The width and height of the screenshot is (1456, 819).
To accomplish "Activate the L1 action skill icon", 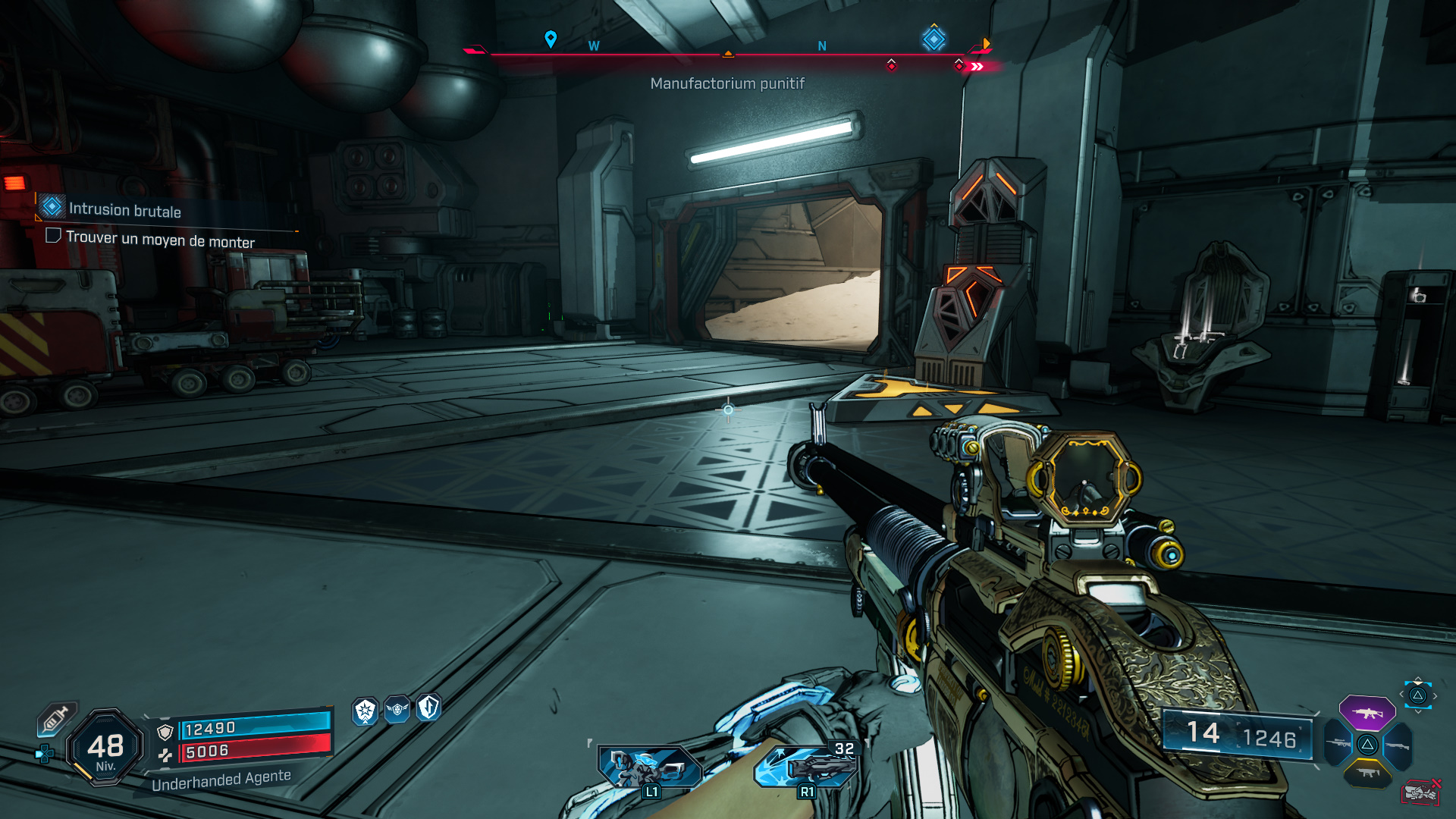I will pos(650,767).
